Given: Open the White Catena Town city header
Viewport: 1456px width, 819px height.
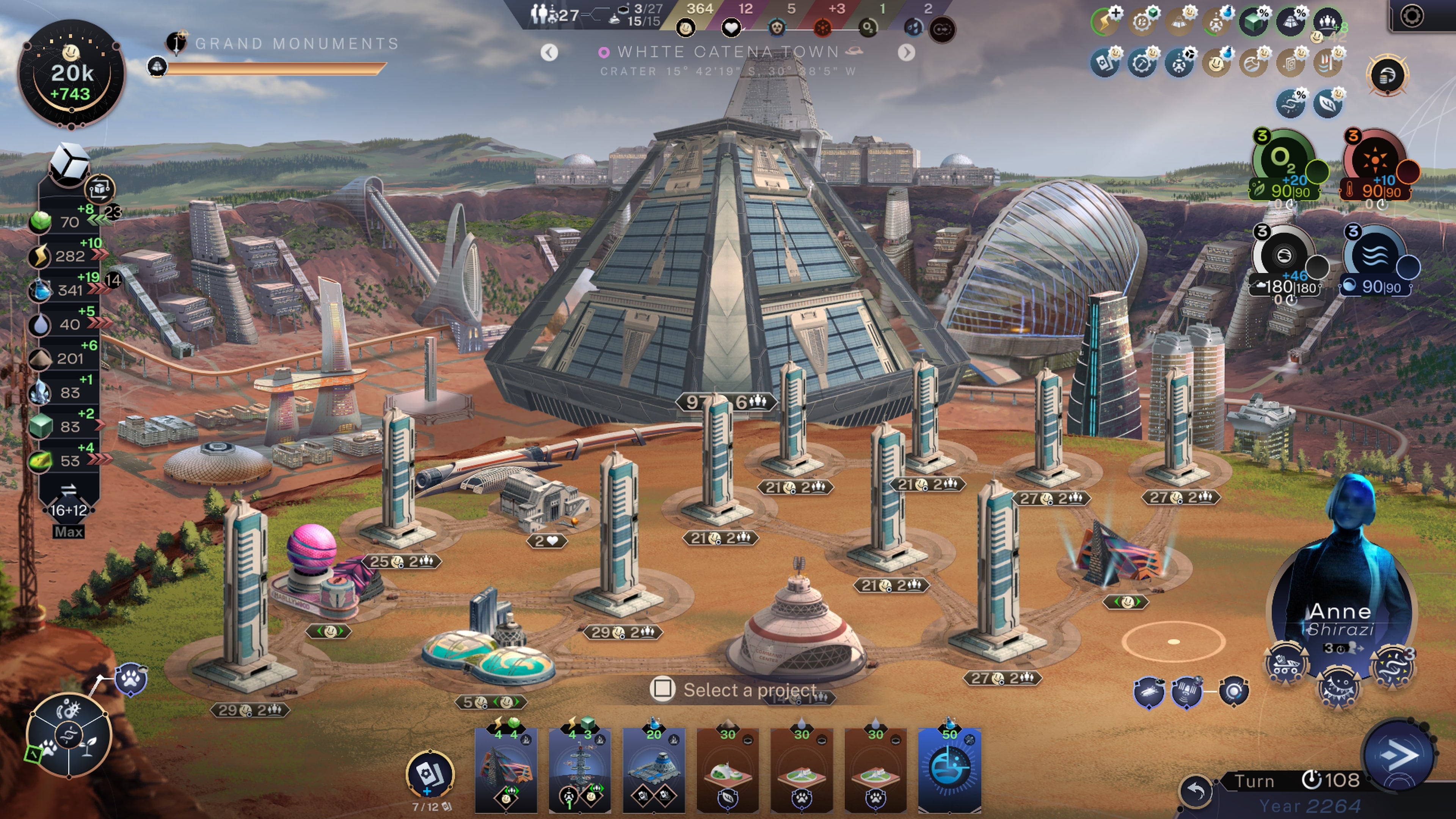Looking at the screenshot, I should [728, 52].
